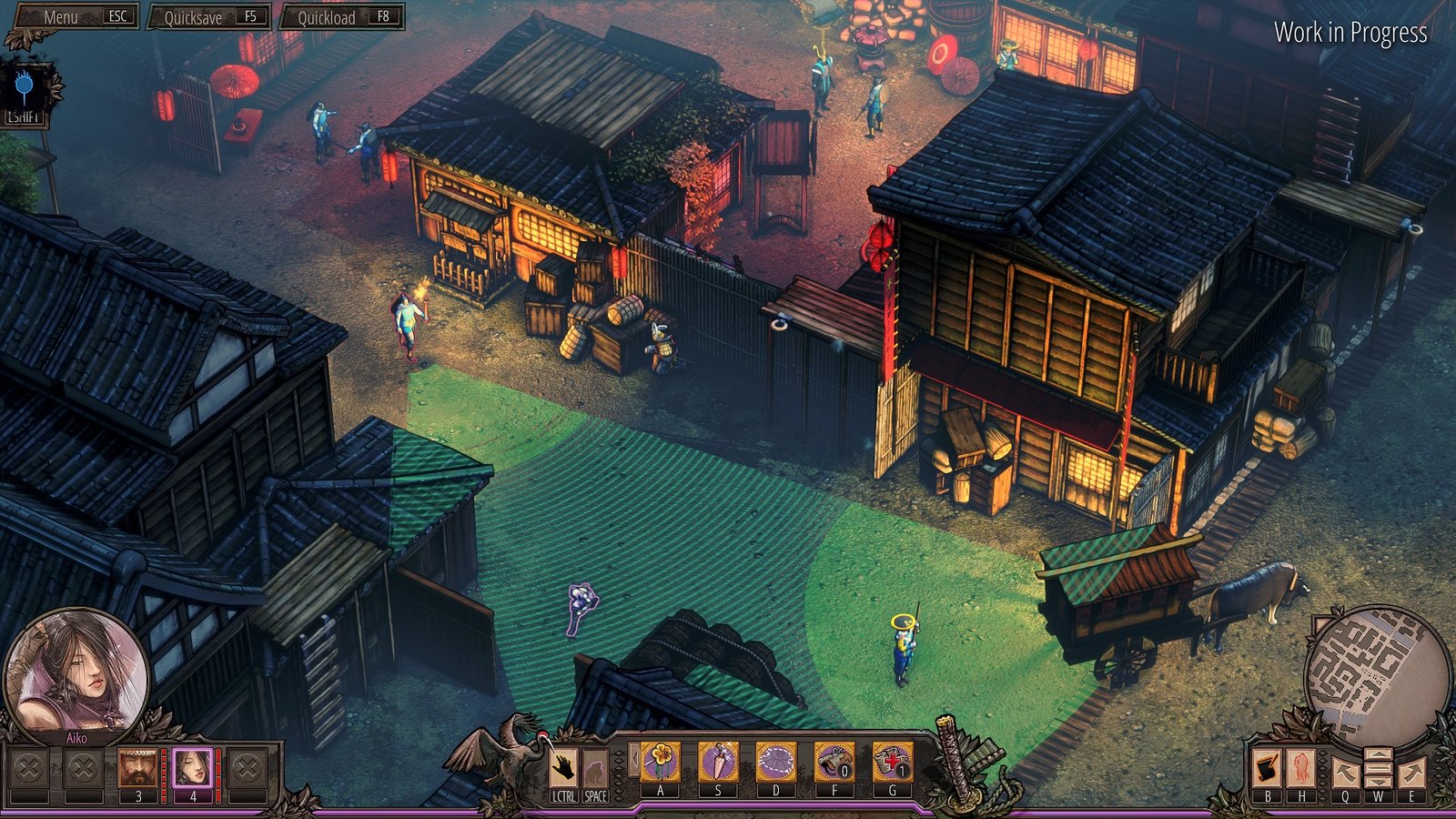Toggle the crouch stance icon
Image resolution: width=1456 pixels, height=819 pixels.
click(x=595, y=767)
